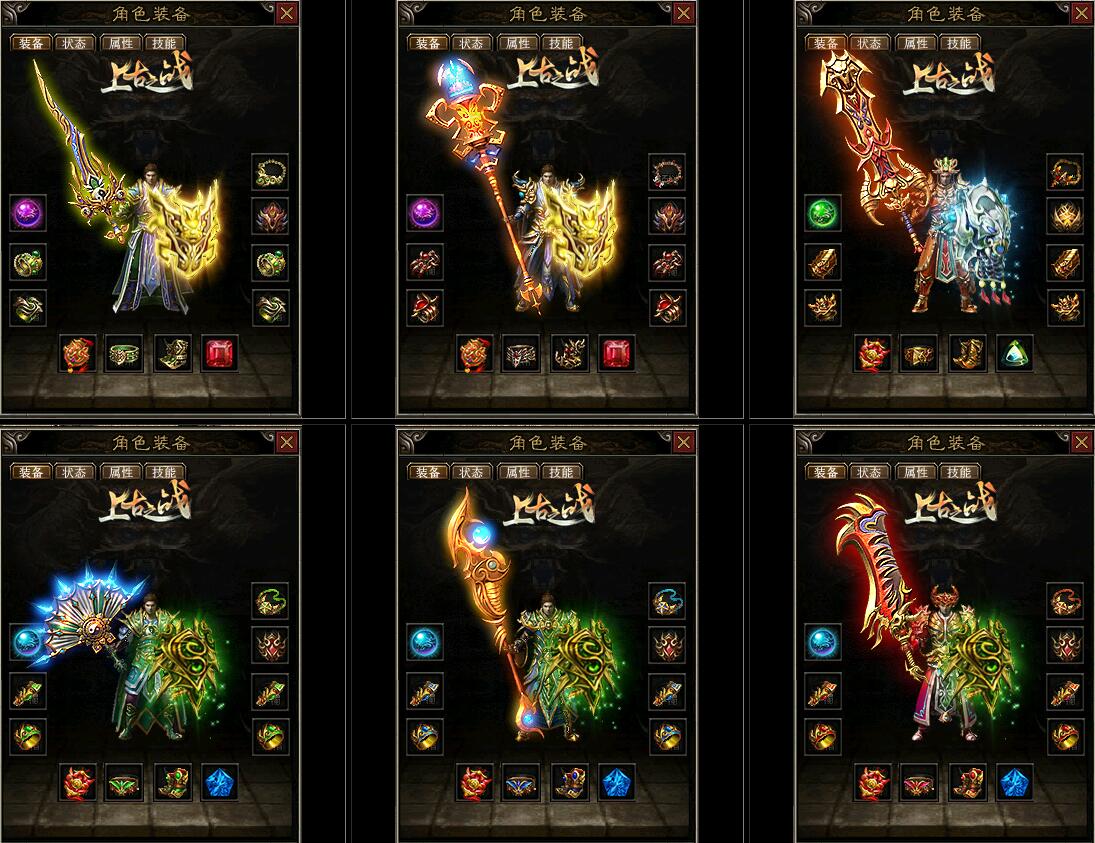Screen dimensions: 1095x843
Task: Open 状态 tab in the orb-tipped golden staff panel
Action: 472,472
